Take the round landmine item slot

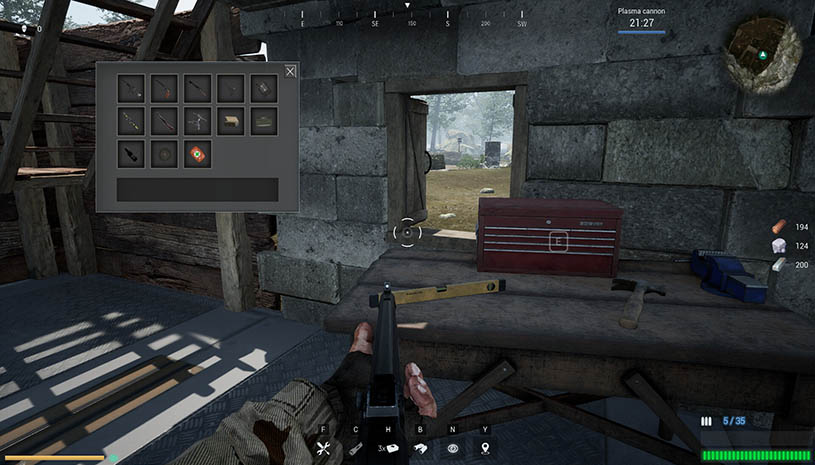point(164,154)
